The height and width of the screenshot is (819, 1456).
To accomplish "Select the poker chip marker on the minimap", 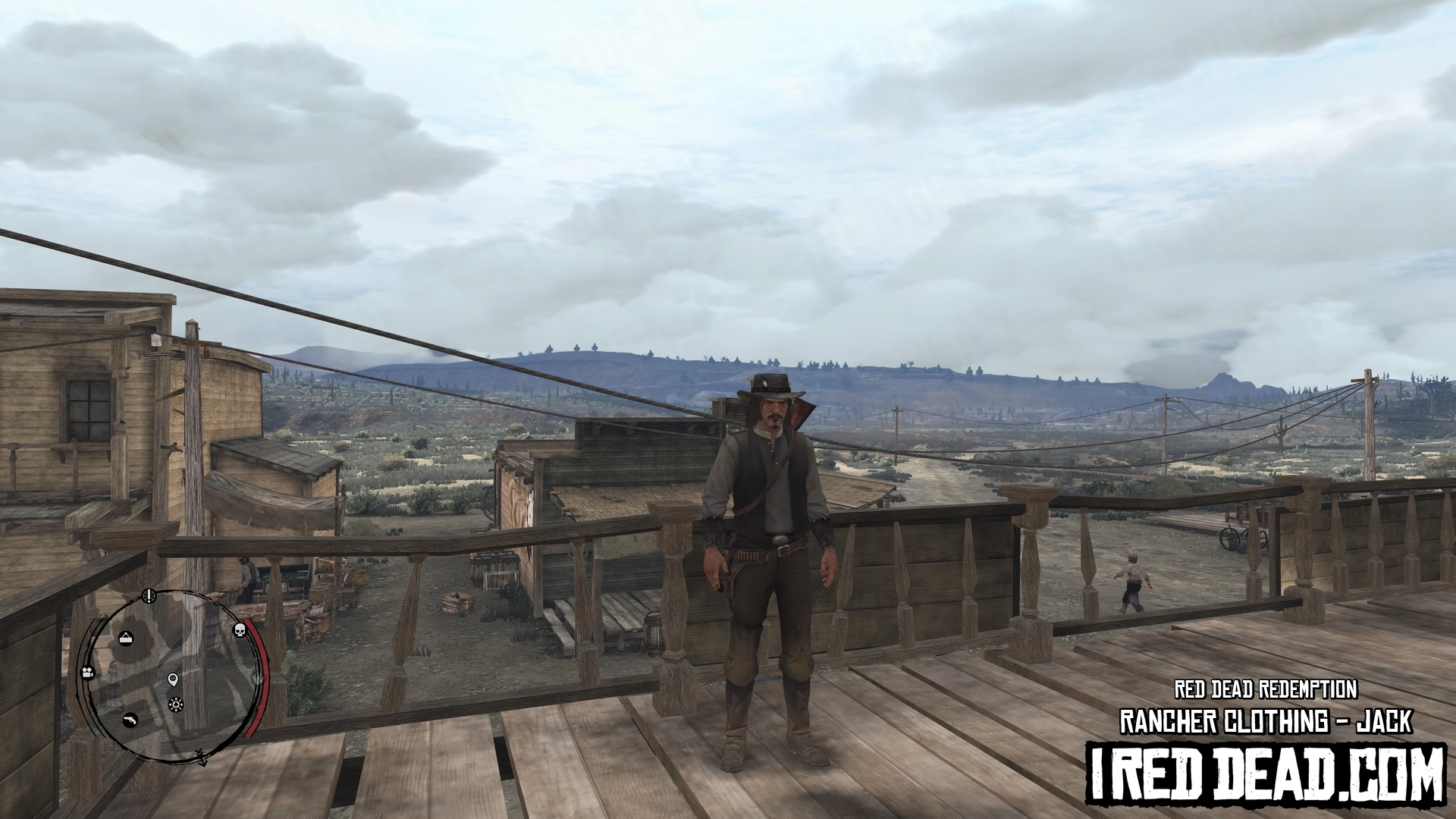I will click(176, 704).
